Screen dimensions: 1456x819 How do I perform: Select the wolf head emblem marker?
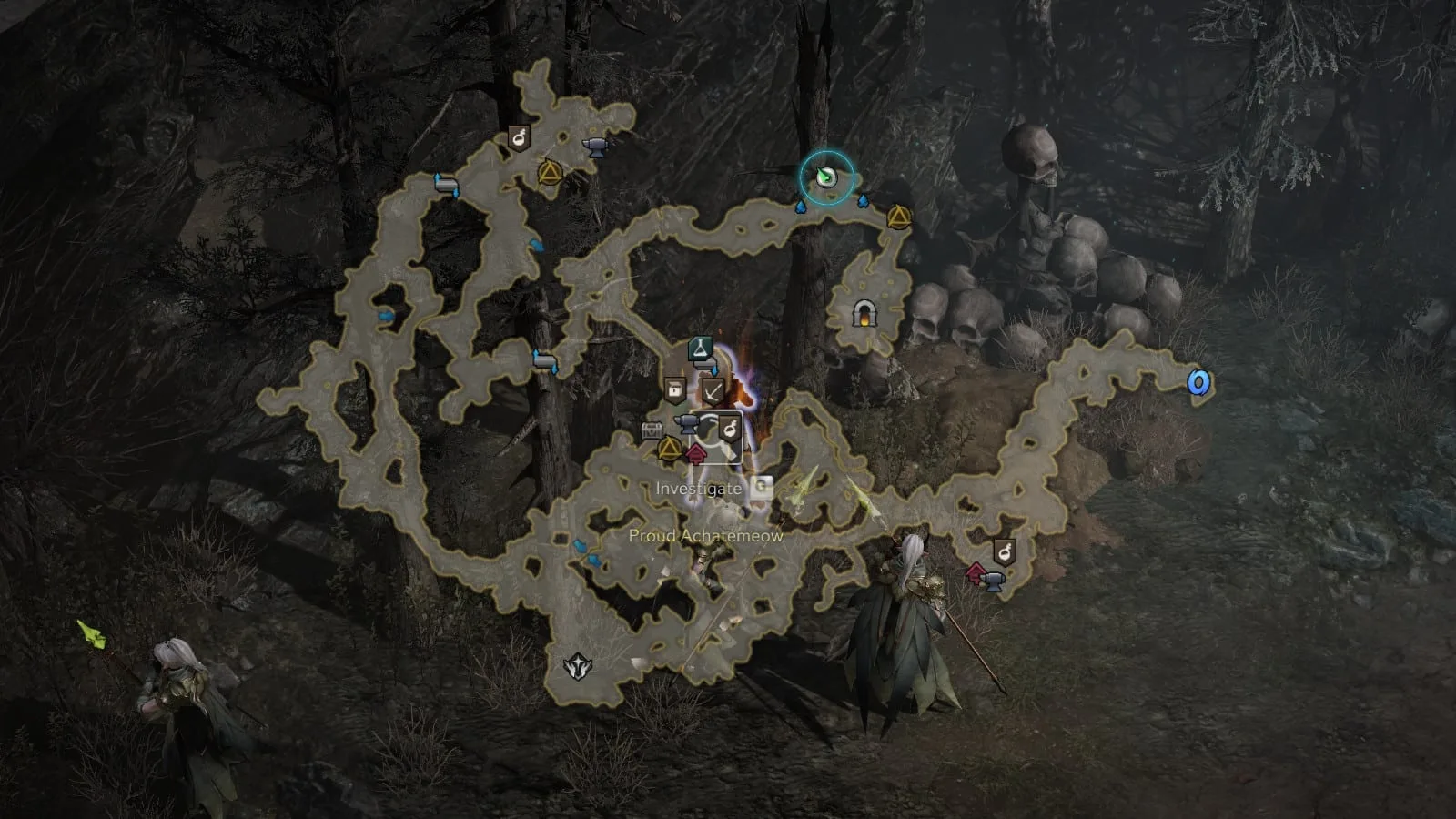pyautogui.click(x=576, y=668)
